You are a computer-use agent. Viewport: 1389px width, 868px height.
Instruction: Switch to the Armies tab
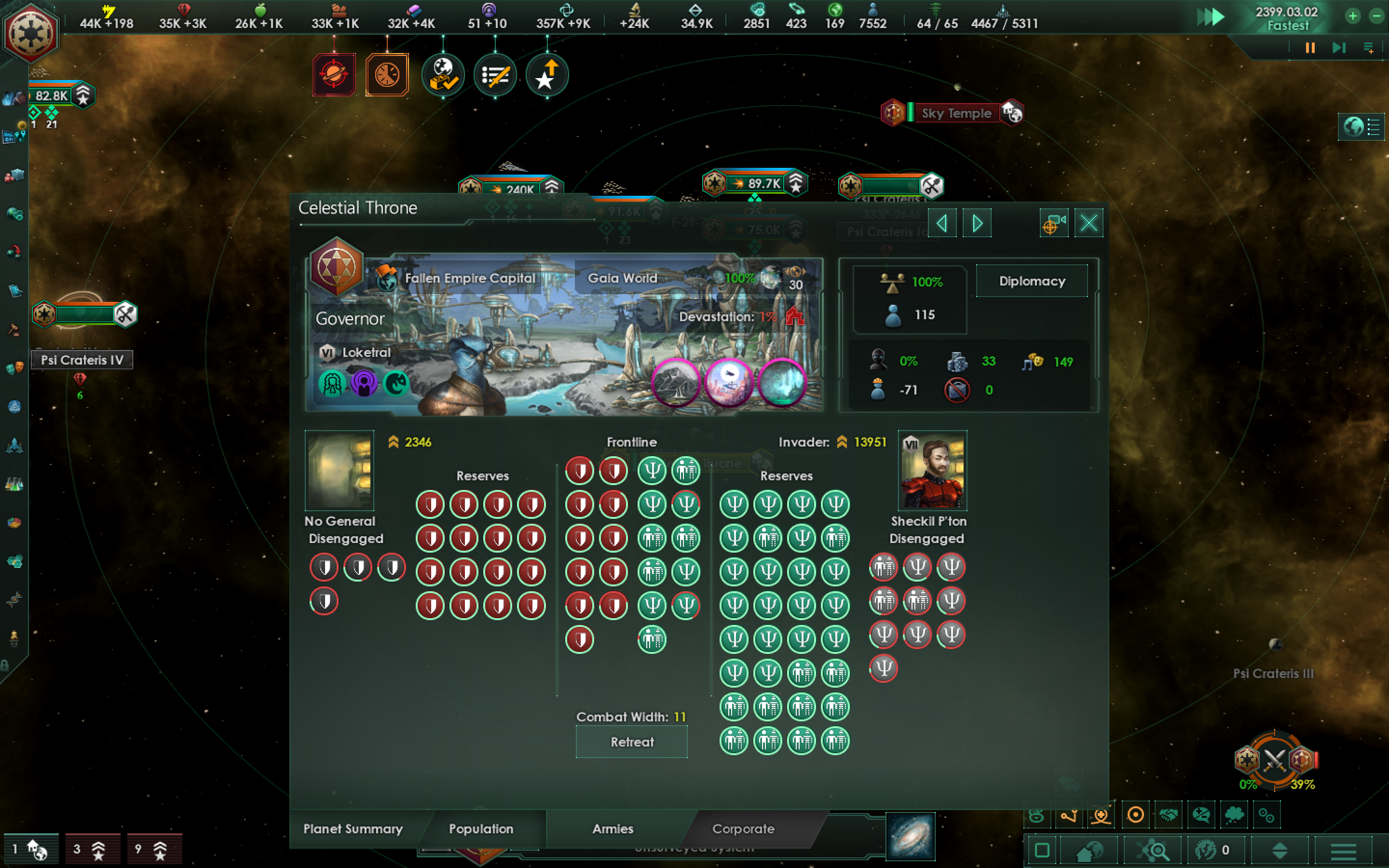(x=612, y=829)
